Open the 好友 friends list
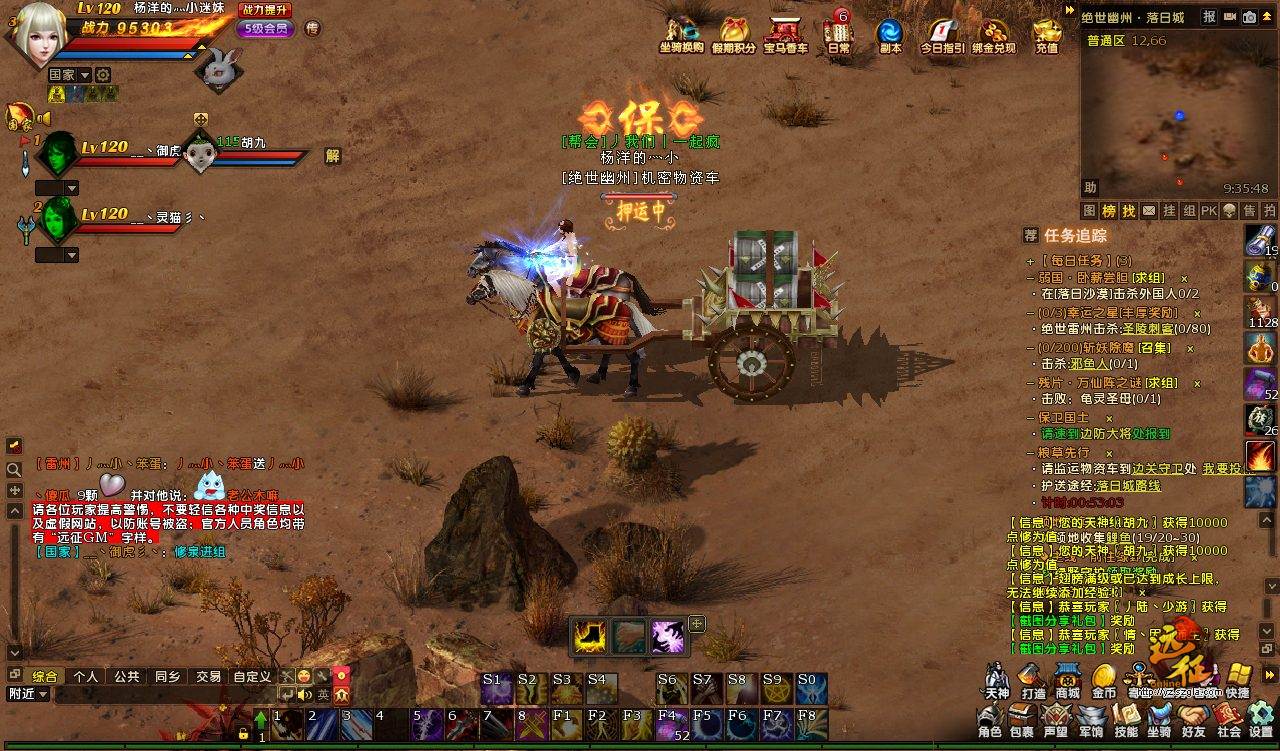Image resolution: width=1280 pixels, height=751 pixels. (1192, 717)
